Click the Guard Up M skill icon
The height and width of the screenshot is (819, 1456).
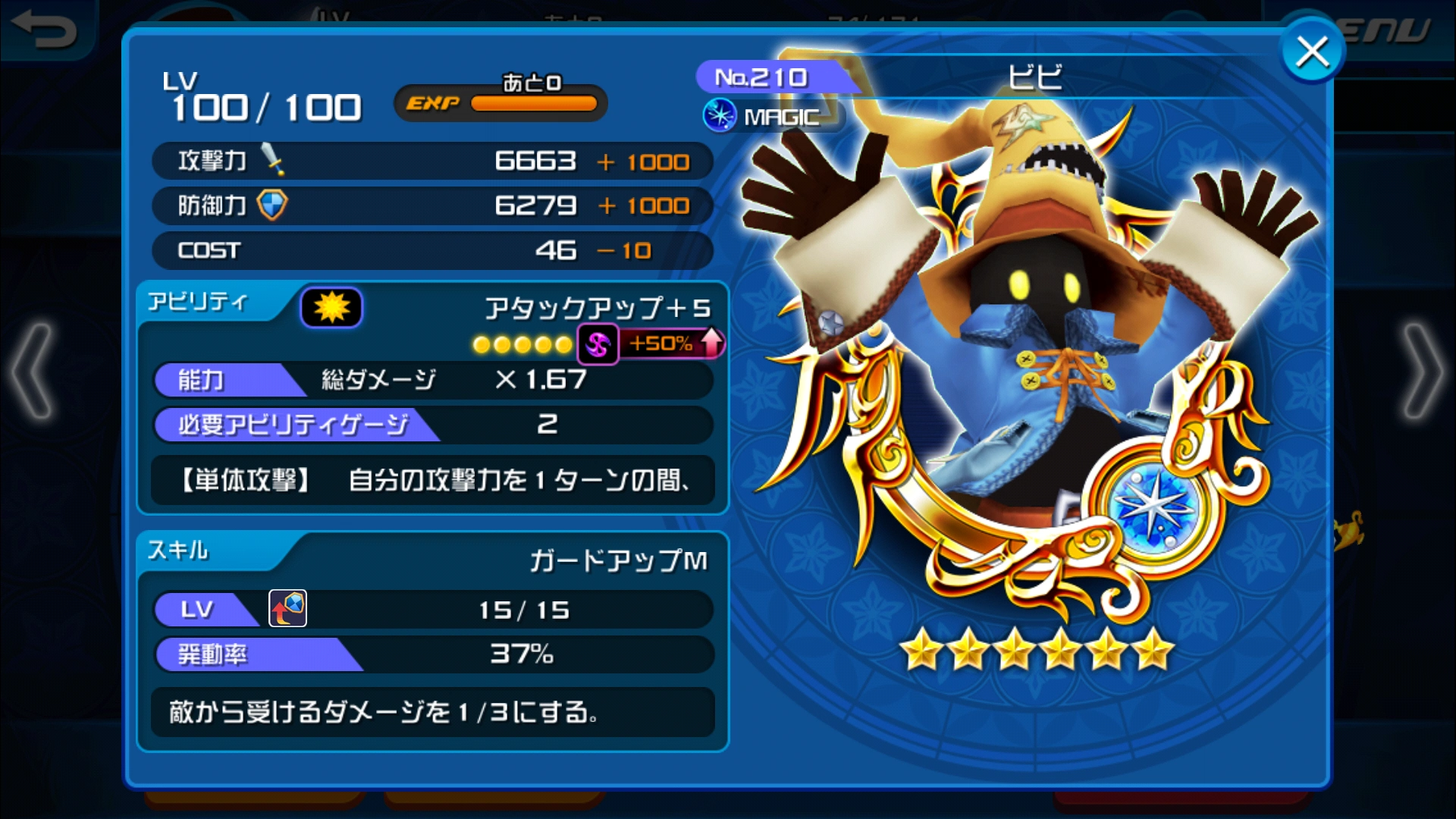[287, 608]
